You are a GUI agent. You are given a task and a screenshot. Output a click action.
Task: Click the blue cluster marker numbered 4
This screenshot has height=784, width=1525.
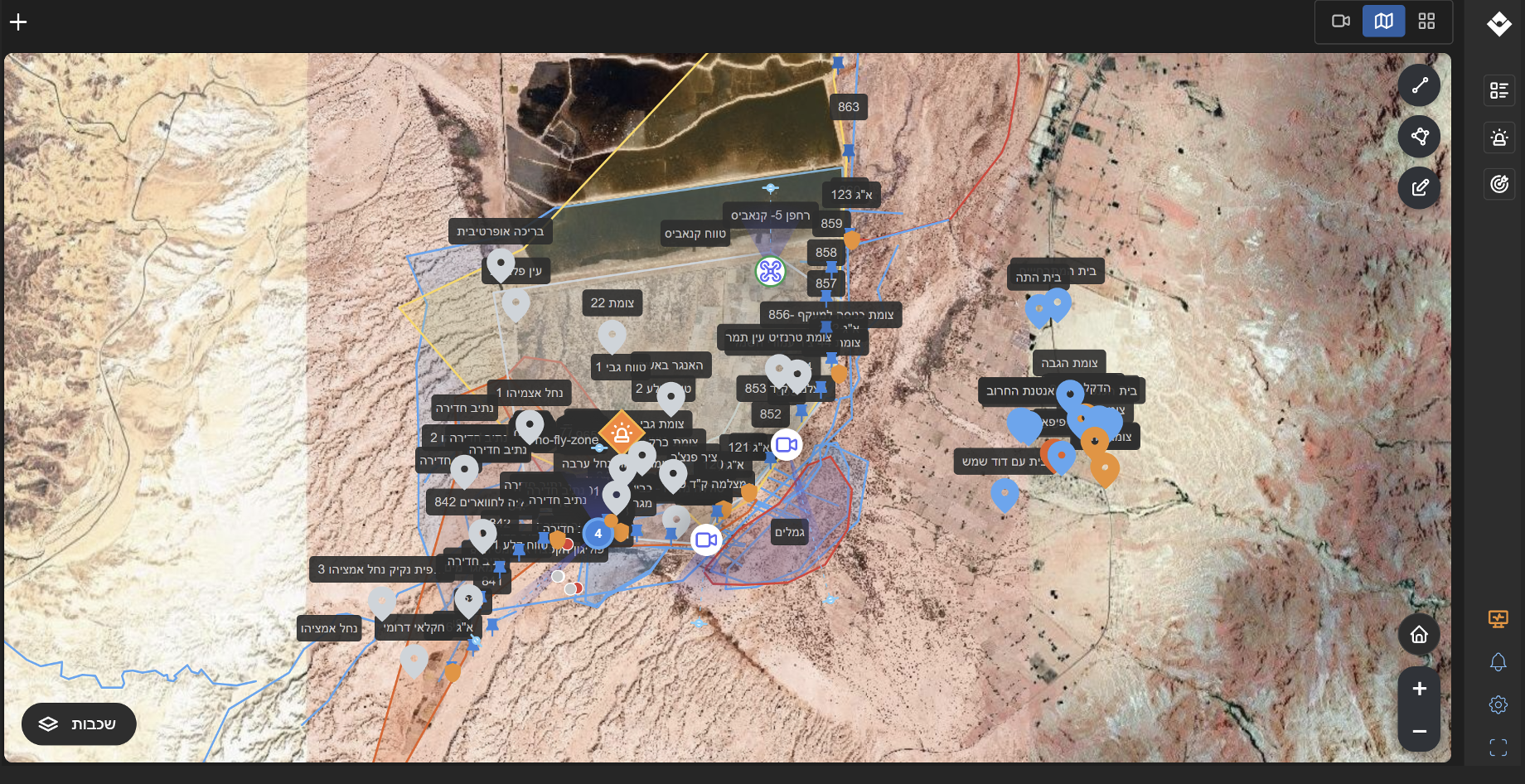[598, 534]
